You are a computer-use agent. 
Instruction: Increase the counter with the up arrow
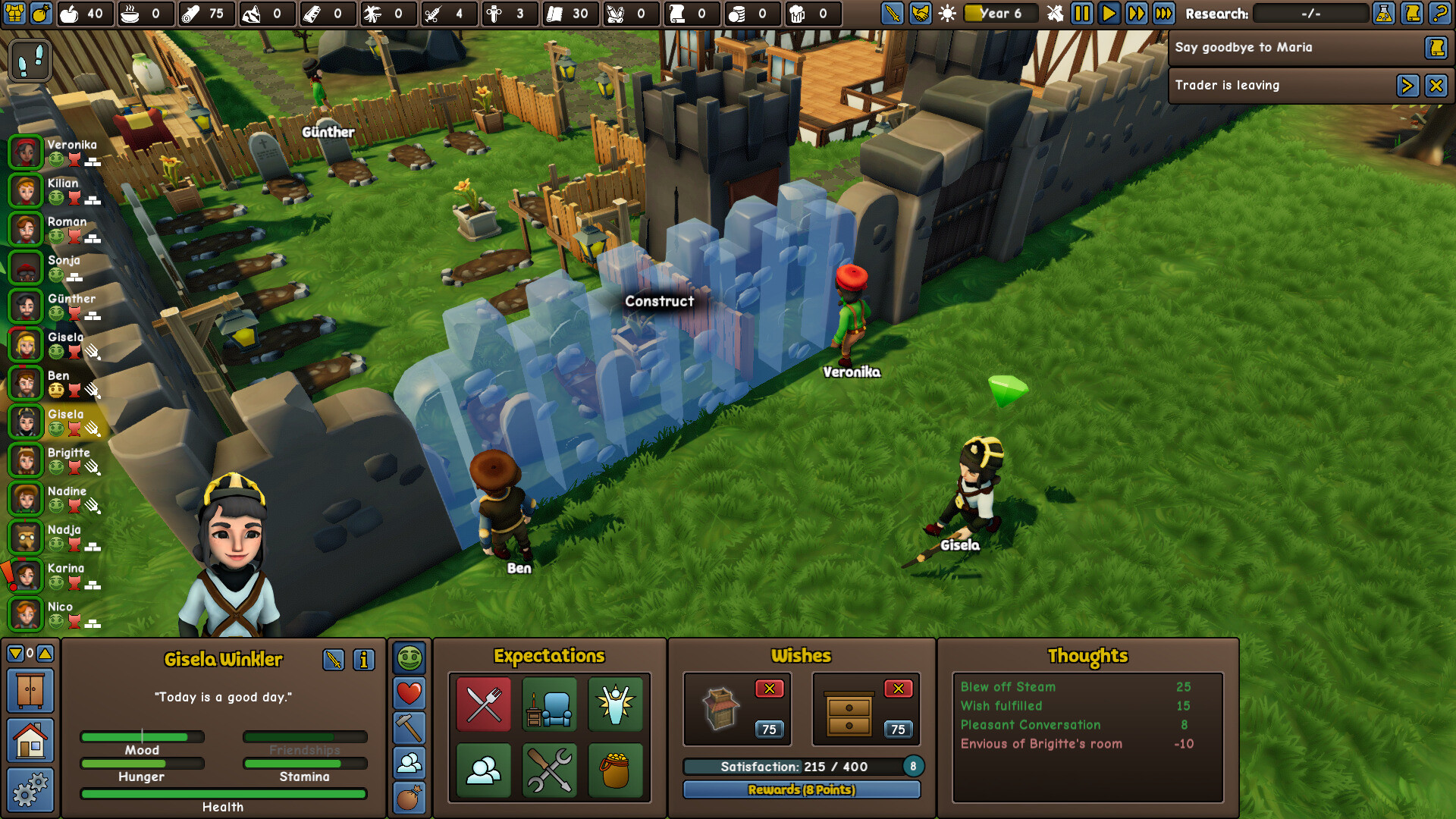click(x=44, y=652)
